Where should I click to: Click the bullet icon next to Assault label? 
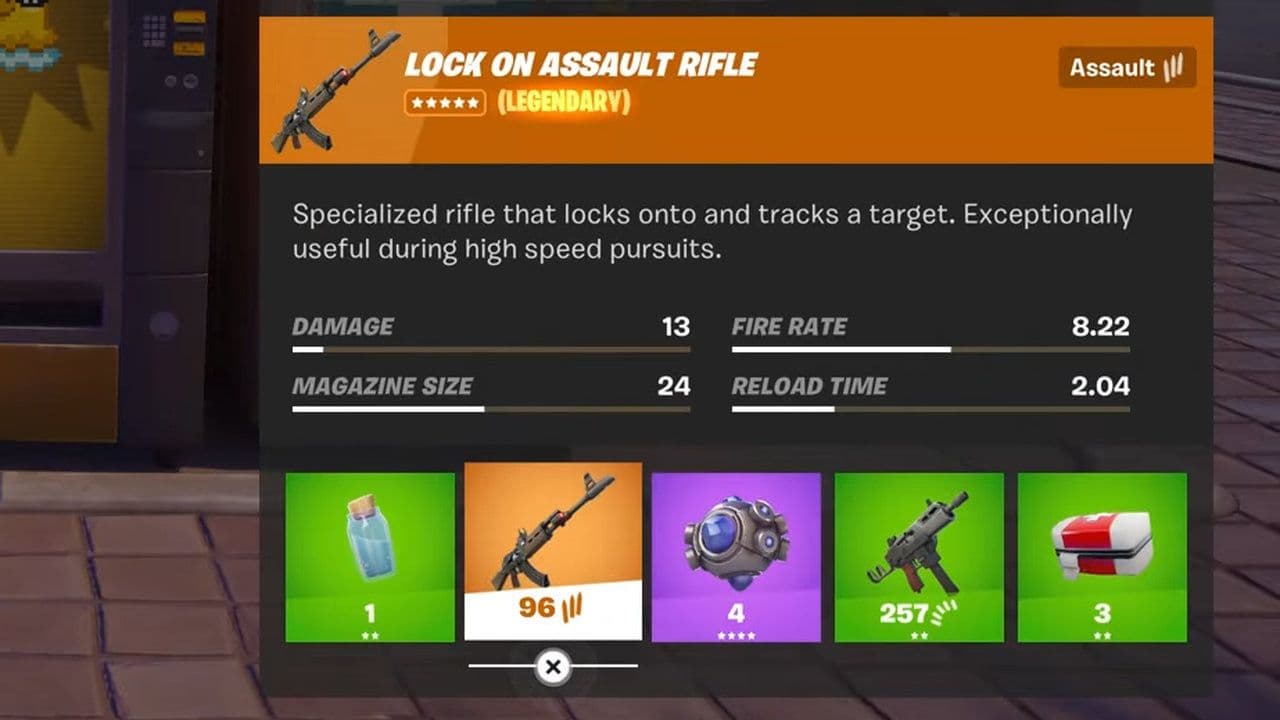pos(1172,68)
